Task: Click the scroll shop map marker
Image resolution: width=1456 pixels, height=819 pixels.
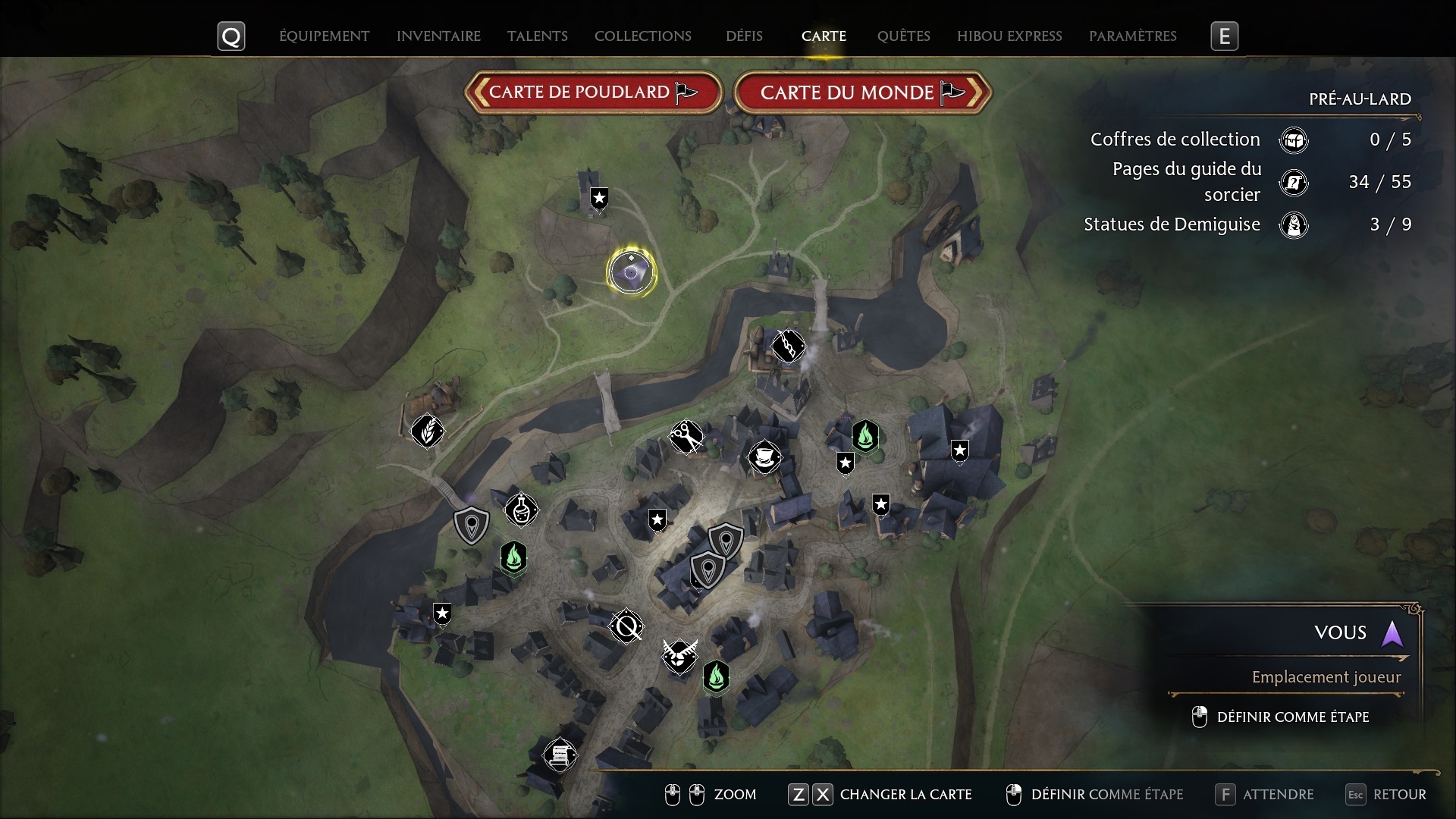Action: [x=560, y=755]
